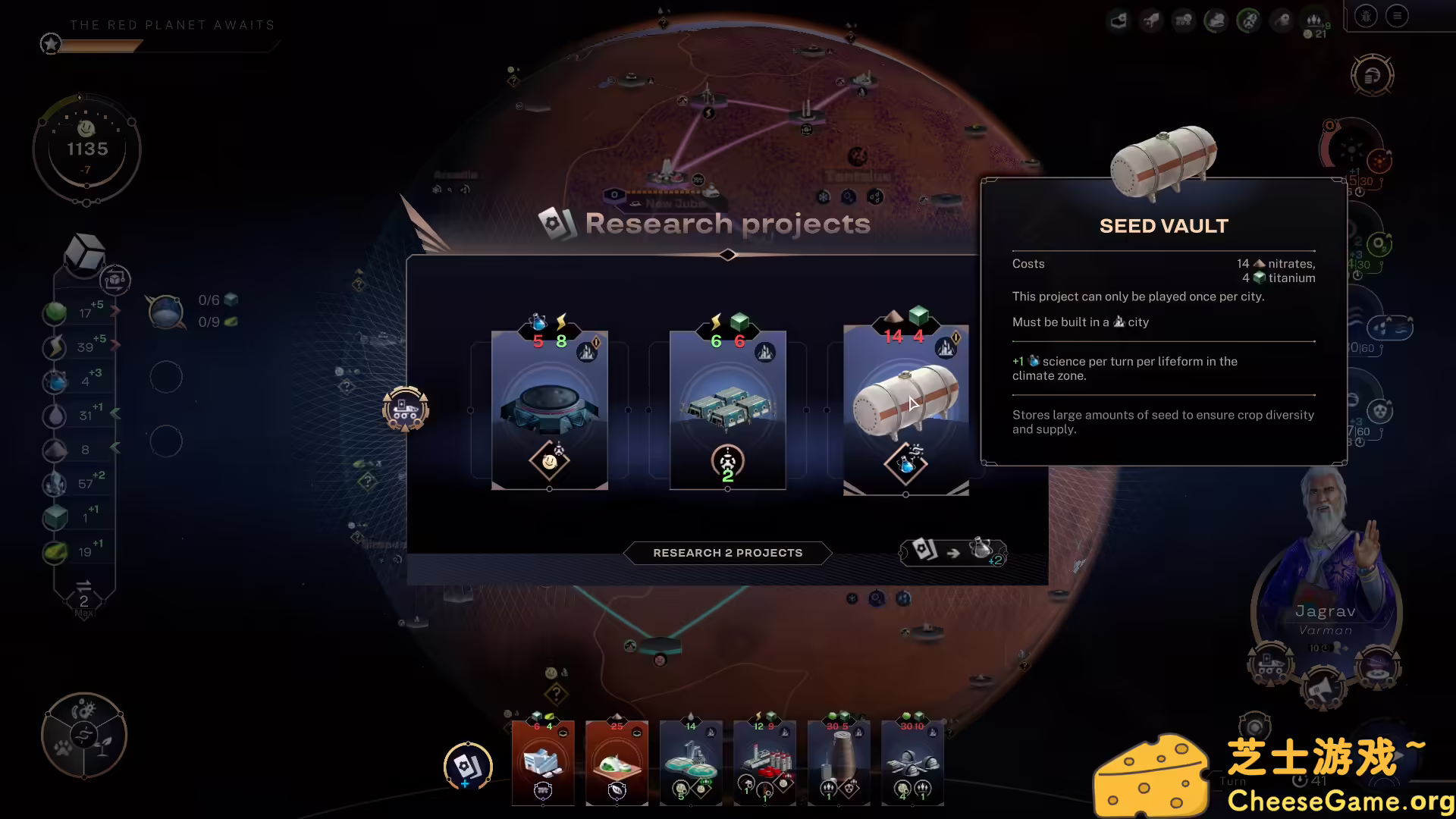Click the RESEARCH 2 PROJECTS button
The height and width of the screenshot is (819, 1456).
726,553
